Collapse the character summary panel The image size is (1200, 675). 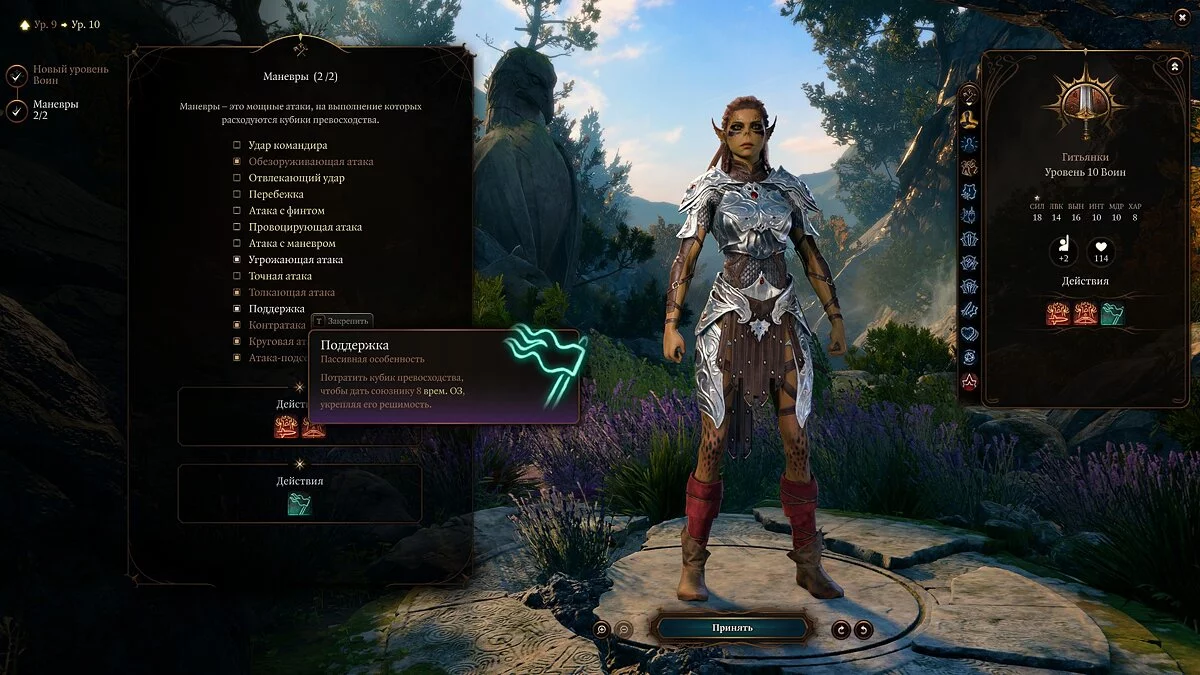click(x=1174, y=66)
